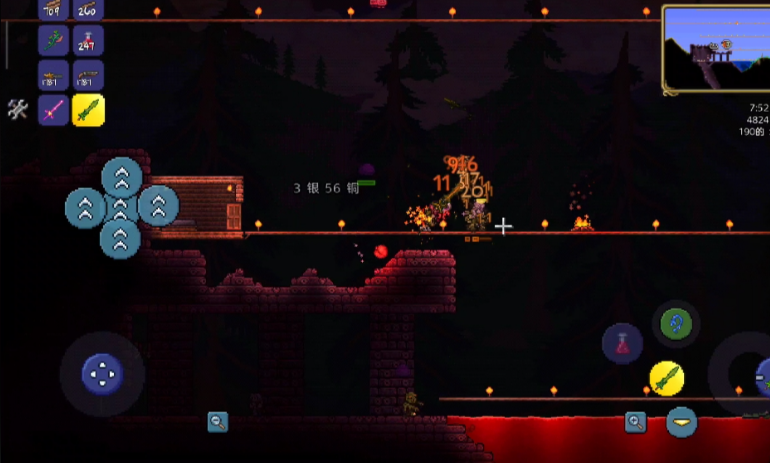Select the highlighted green sword hotbar slot
This screenshot has height=463, width=770.
pyautogui.click(x=88, y=110)
